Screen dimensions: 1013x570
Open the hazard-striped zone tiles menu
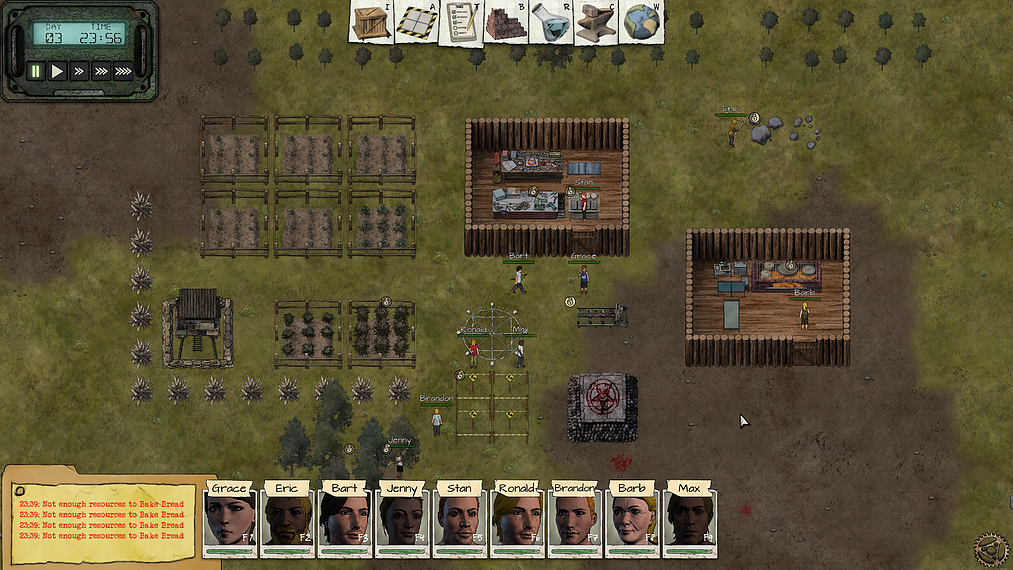[417, 22]
